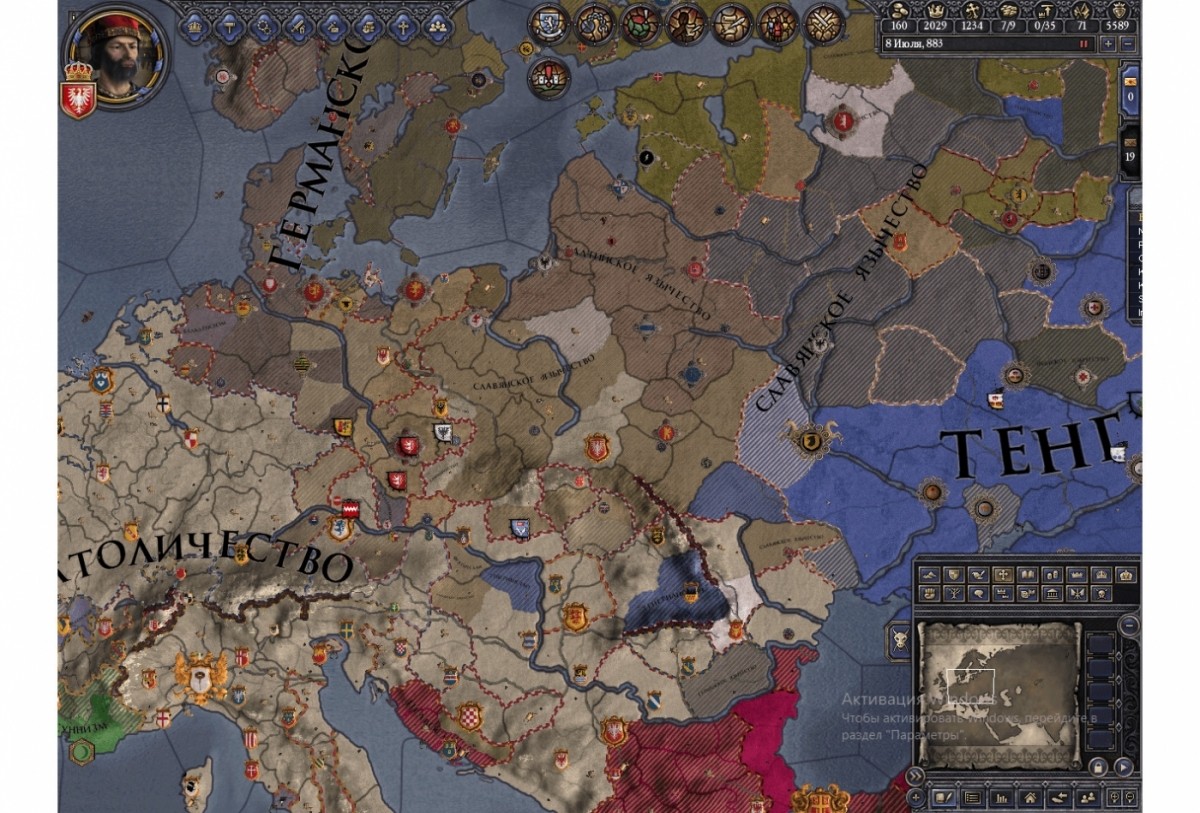Open the bar chart ledger button
This screenshot has width=1200, height=813.
pos(1000,798)
